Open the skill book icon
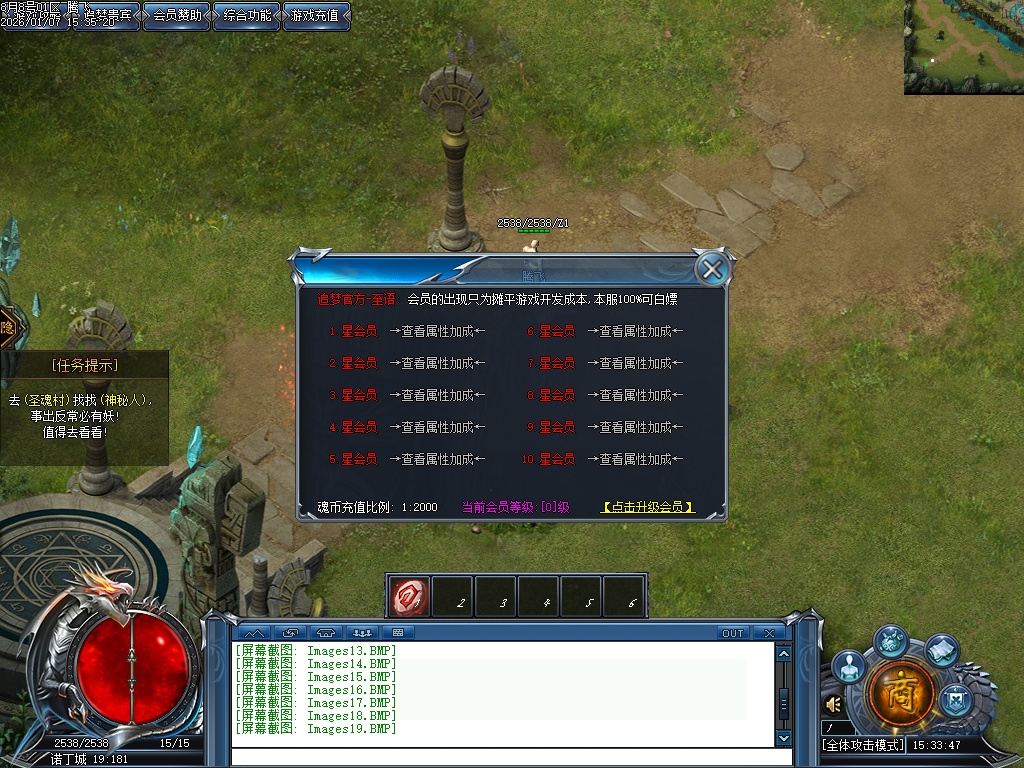Image resolution: width=1024 pixels, height=768 pixels. click(x=941, y=651)
